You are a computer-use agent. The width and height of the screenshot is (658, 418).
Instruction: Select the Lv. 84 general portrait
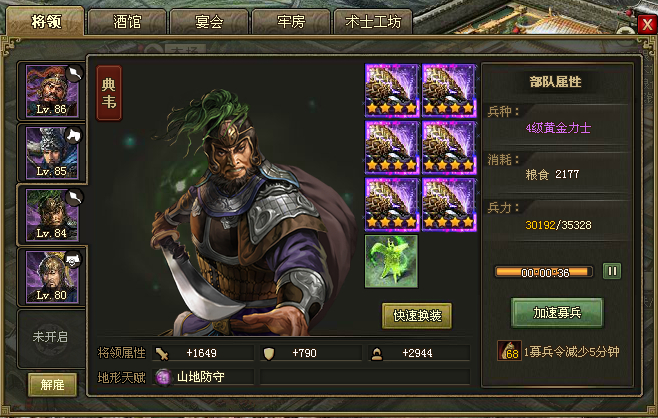coord(52,215)
